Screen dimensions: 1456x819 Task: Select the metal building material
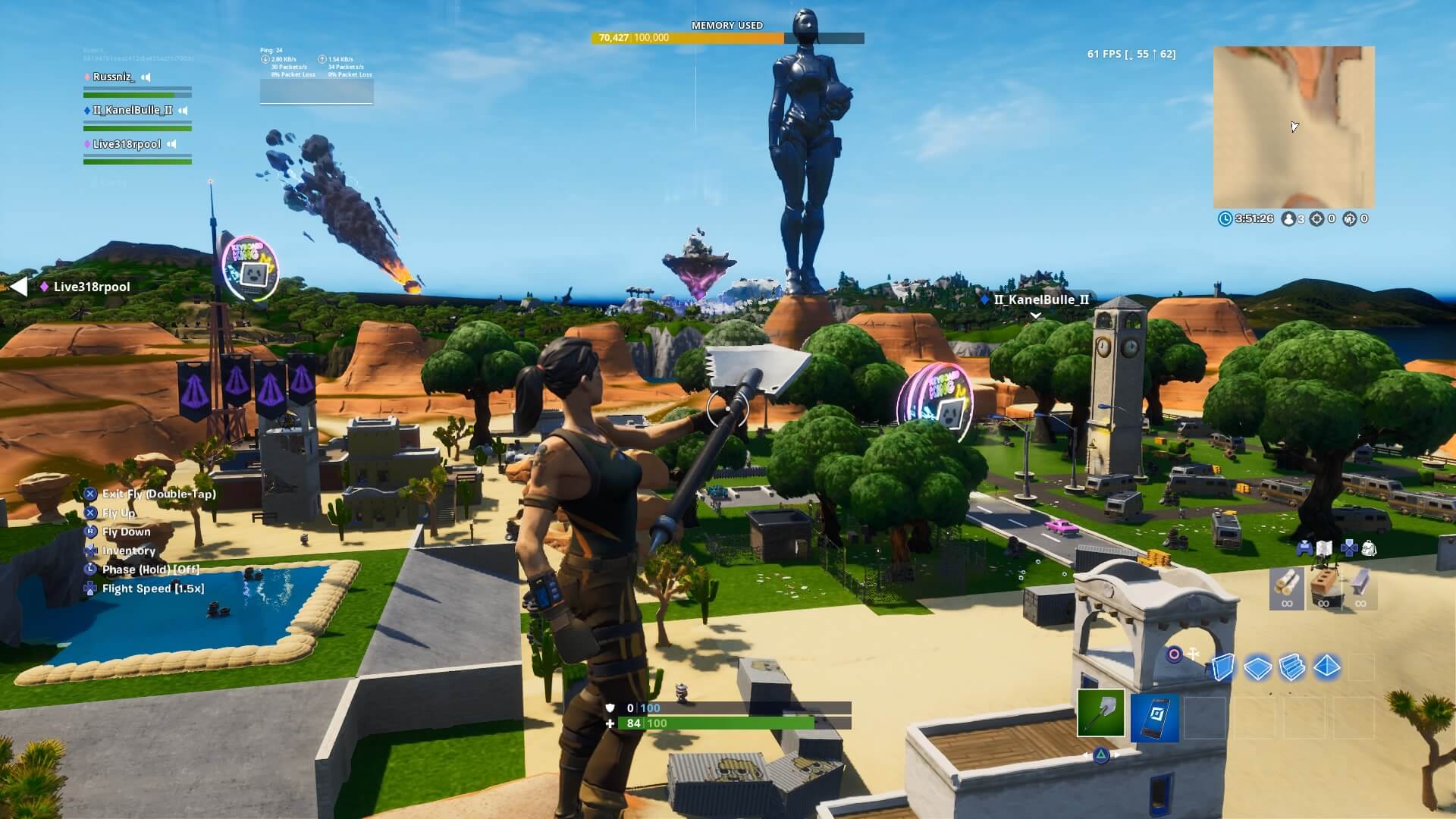pos(1360,585)
